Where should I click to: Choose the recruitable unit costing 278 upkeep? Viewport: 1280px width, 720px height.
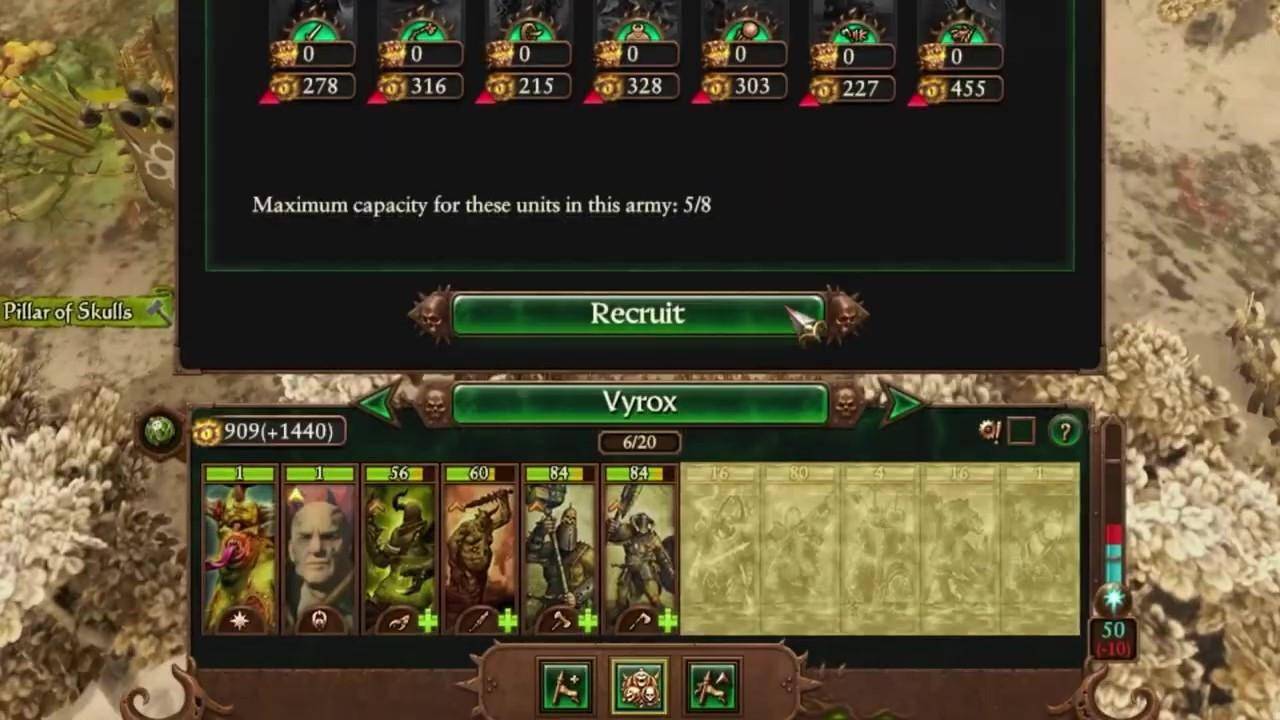[311, 50]
